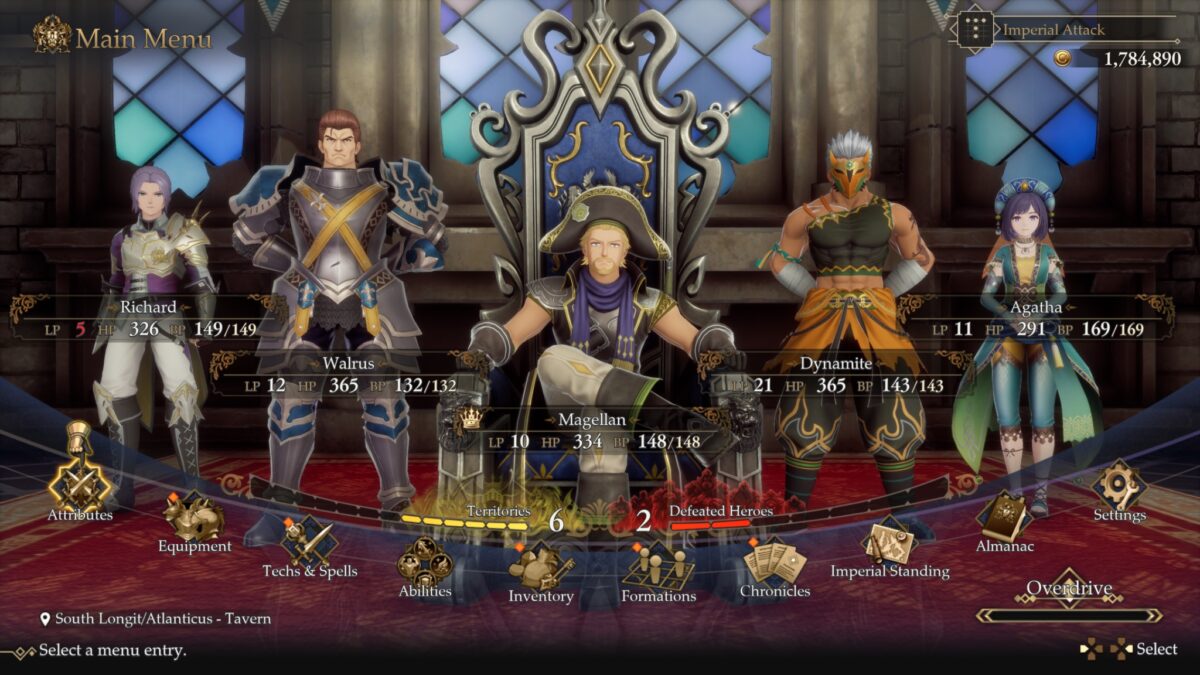Open the Almanac book
This screenshot has height=675, width=1200.
click(x=1004, y=518)
